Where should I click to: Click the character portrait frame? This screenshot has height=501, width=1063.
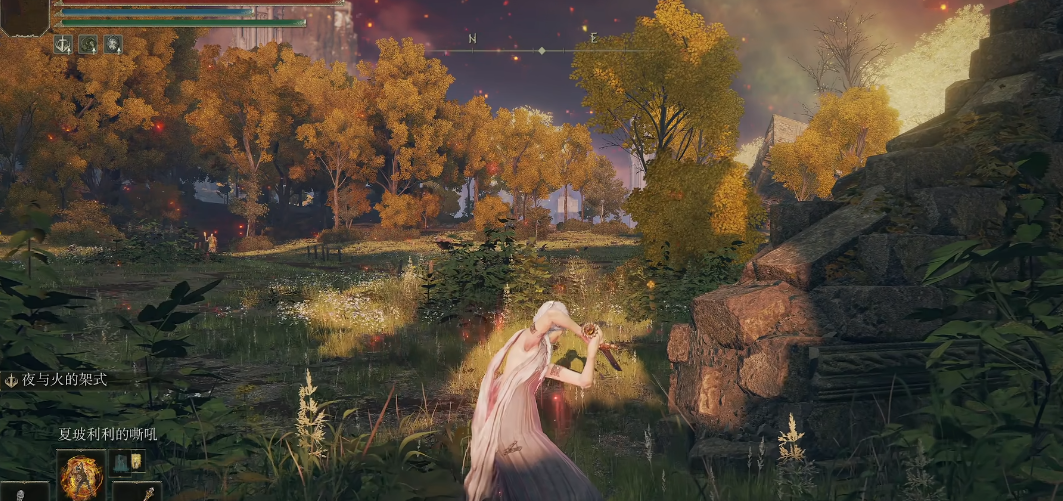click(24, 15)
